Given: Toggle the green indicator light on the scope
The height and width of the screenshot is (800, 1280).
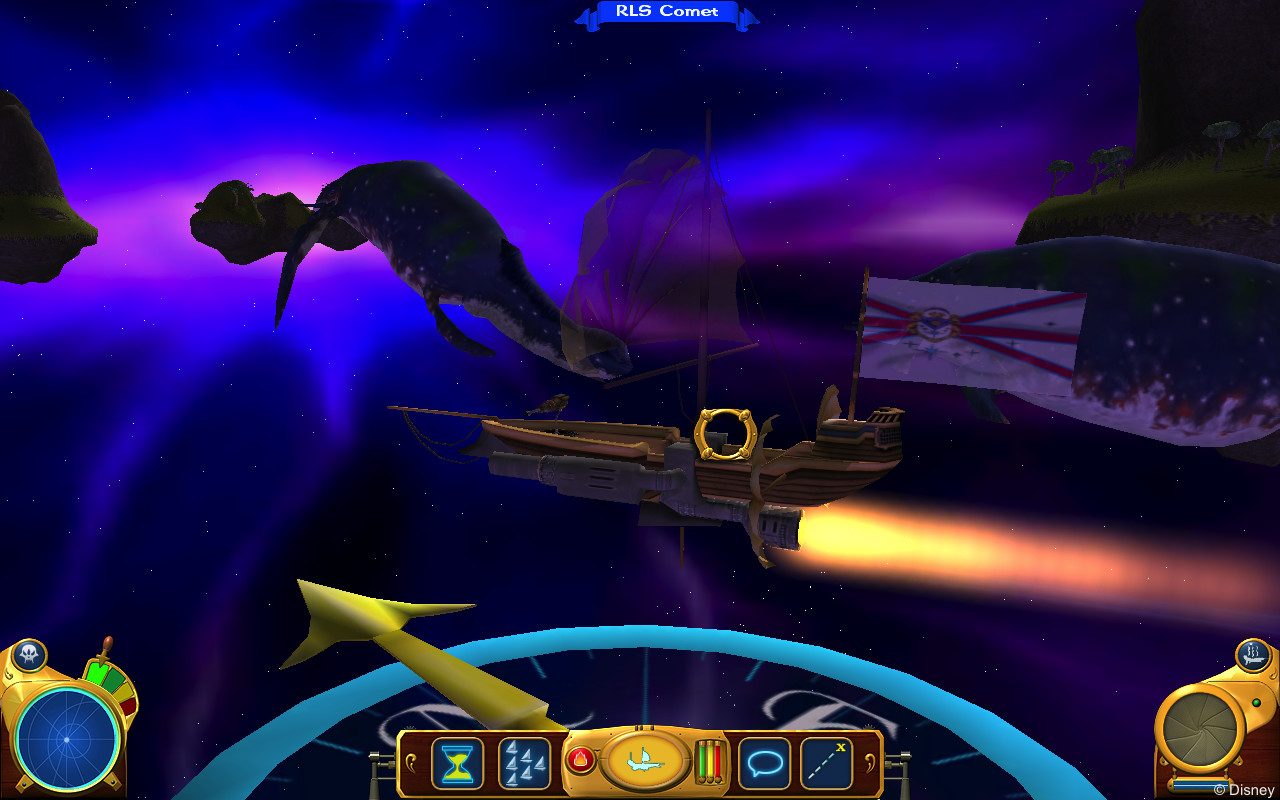Looking at the screenshot, I should [x=1257, y=702].
